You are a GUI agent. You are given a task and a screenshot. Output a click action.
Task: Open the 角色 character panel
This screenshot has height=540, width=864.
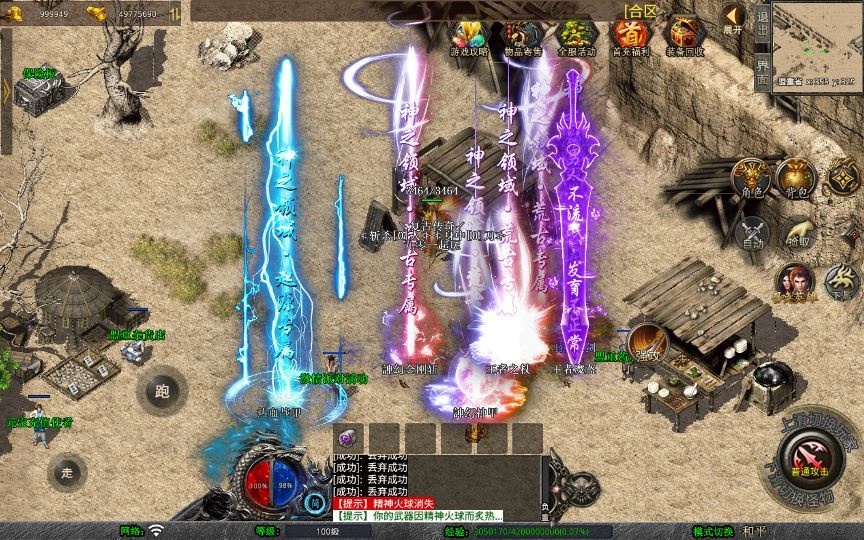pos(751,178)
